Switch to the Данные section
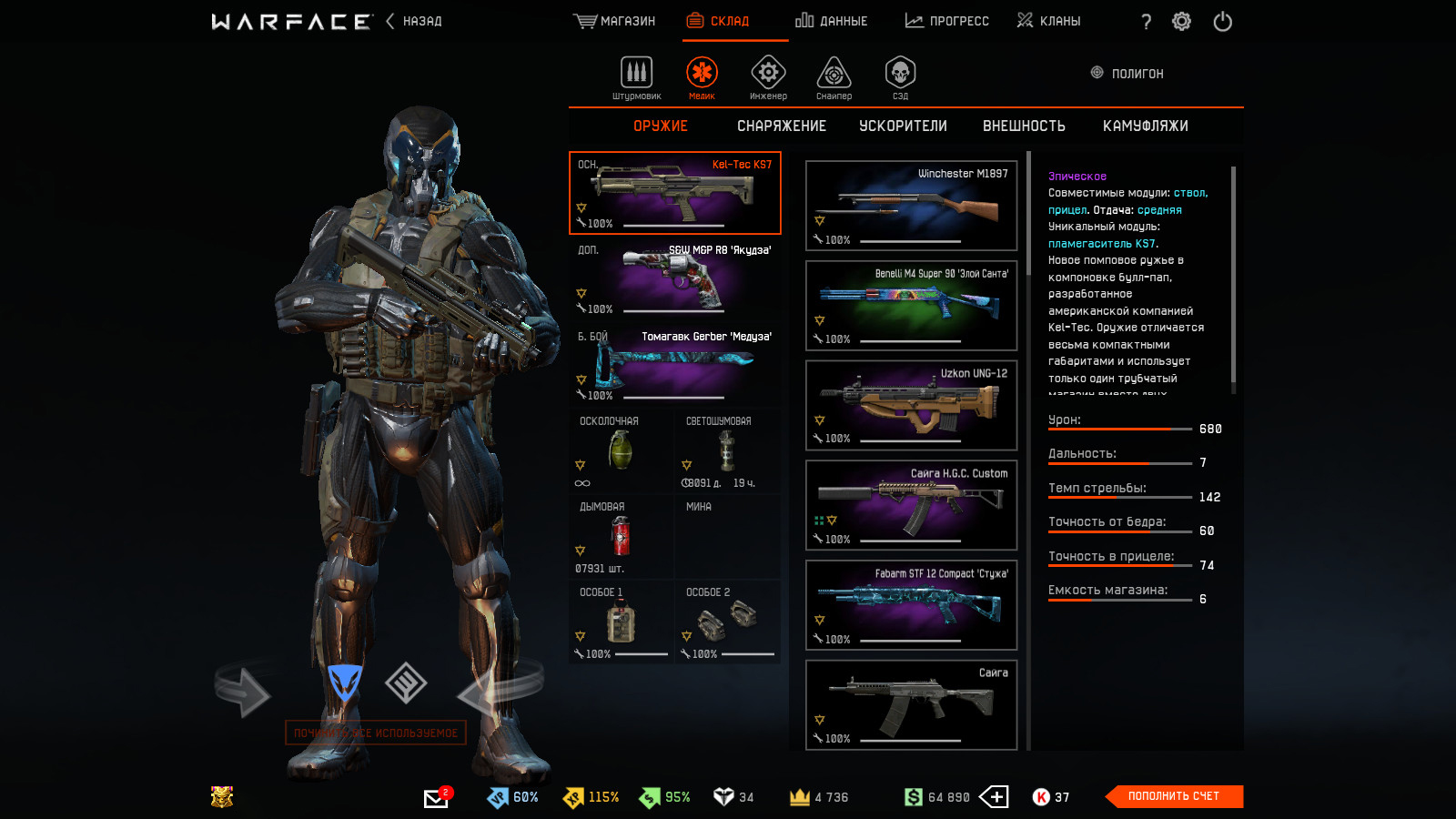Screen dimensions: 1456x819 pos(831,21)
